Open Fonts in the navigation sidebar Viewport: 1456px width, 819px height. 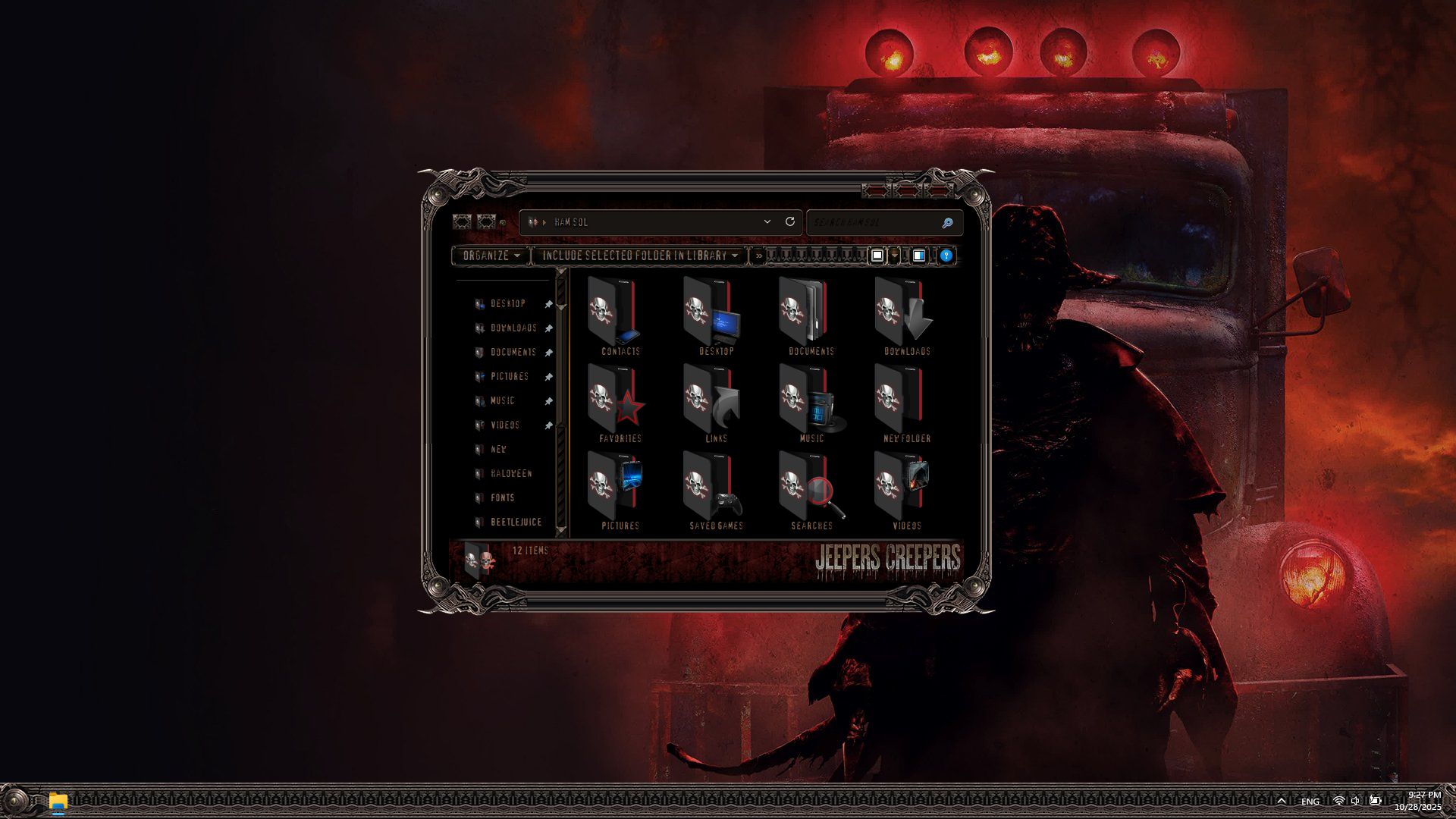click(x=502, y=498)
